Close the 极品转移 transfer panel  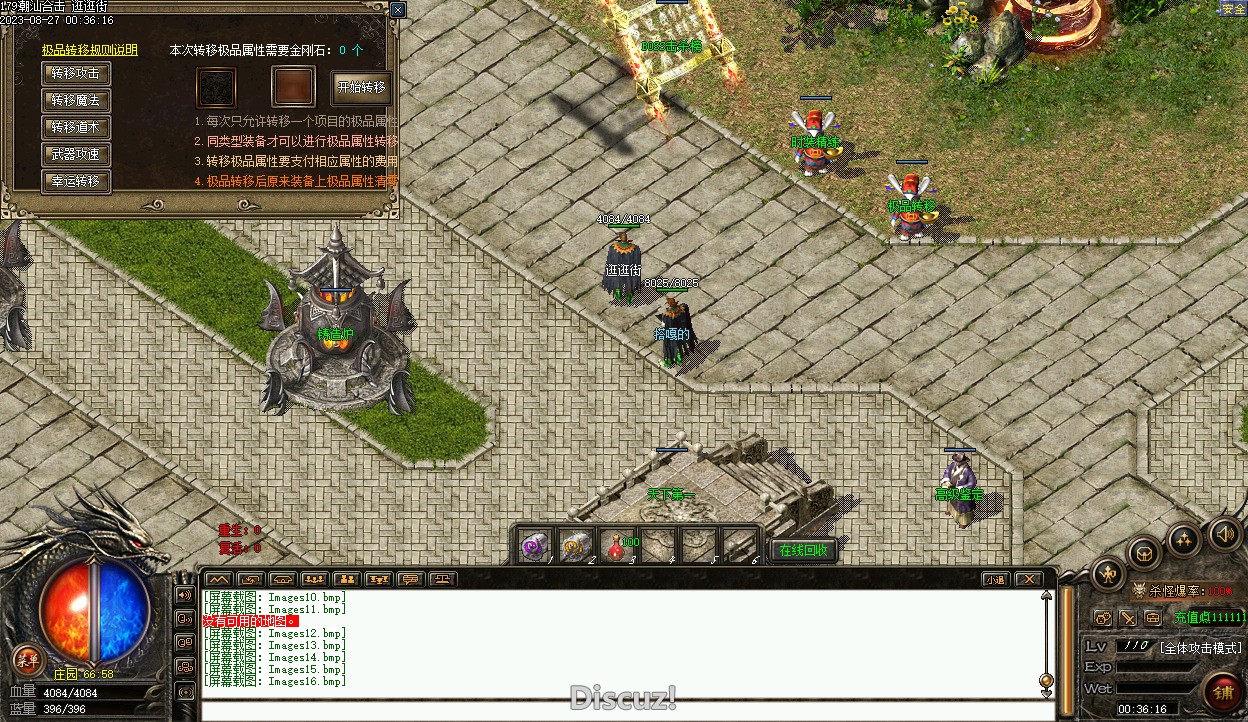coord(398,10)
